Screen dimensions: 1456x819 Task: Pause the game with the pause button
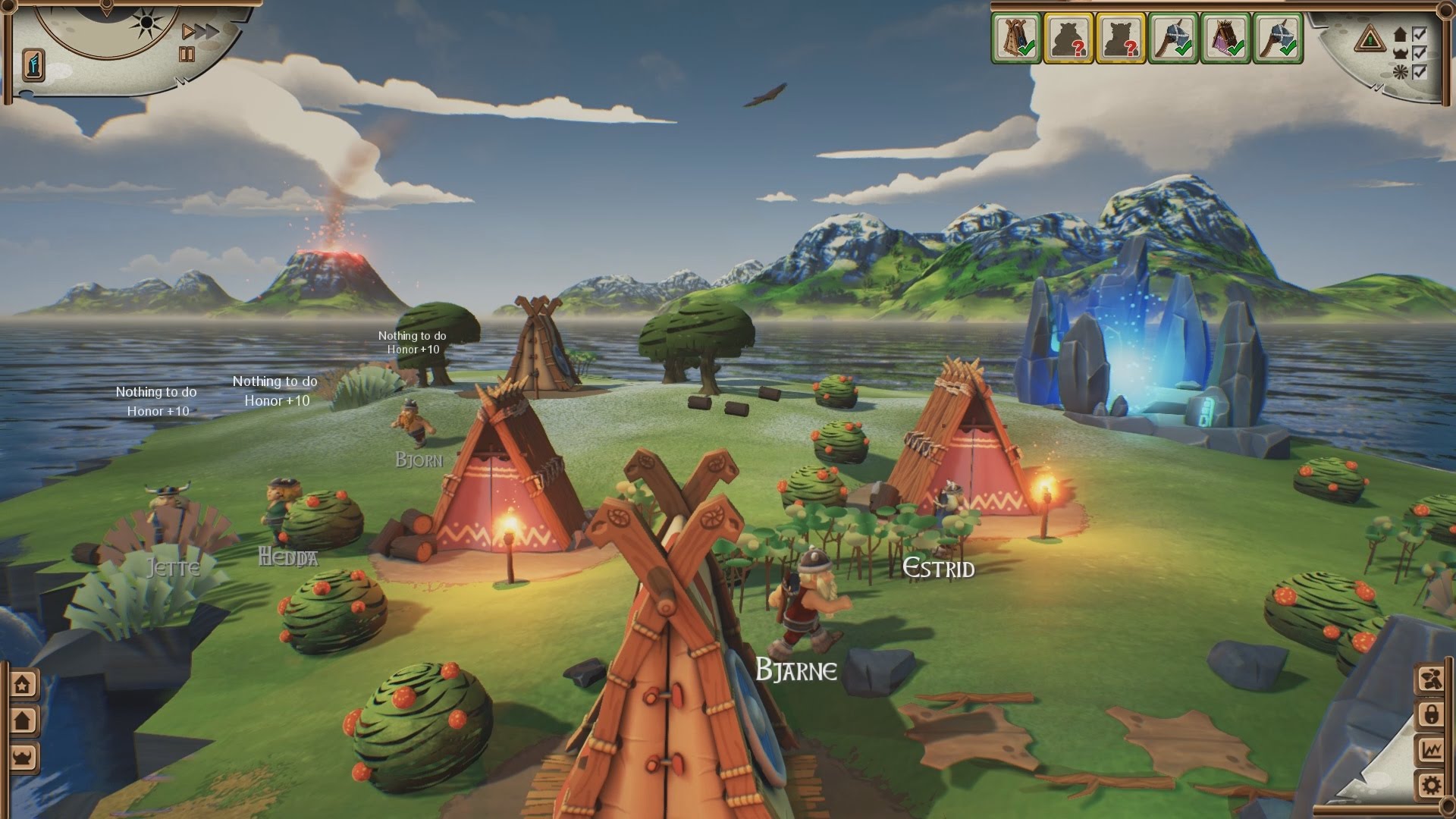pos(187,54)
